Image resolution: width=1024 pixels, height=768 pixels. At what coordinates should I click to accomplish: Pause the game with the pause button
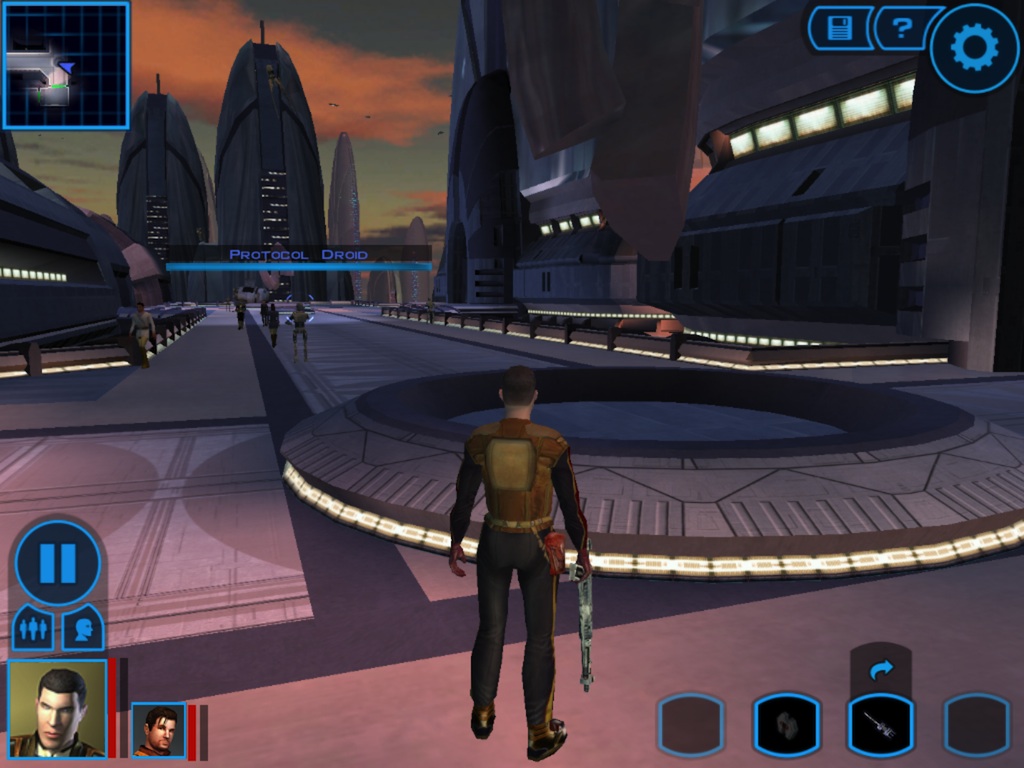click(x=58, y=563)
